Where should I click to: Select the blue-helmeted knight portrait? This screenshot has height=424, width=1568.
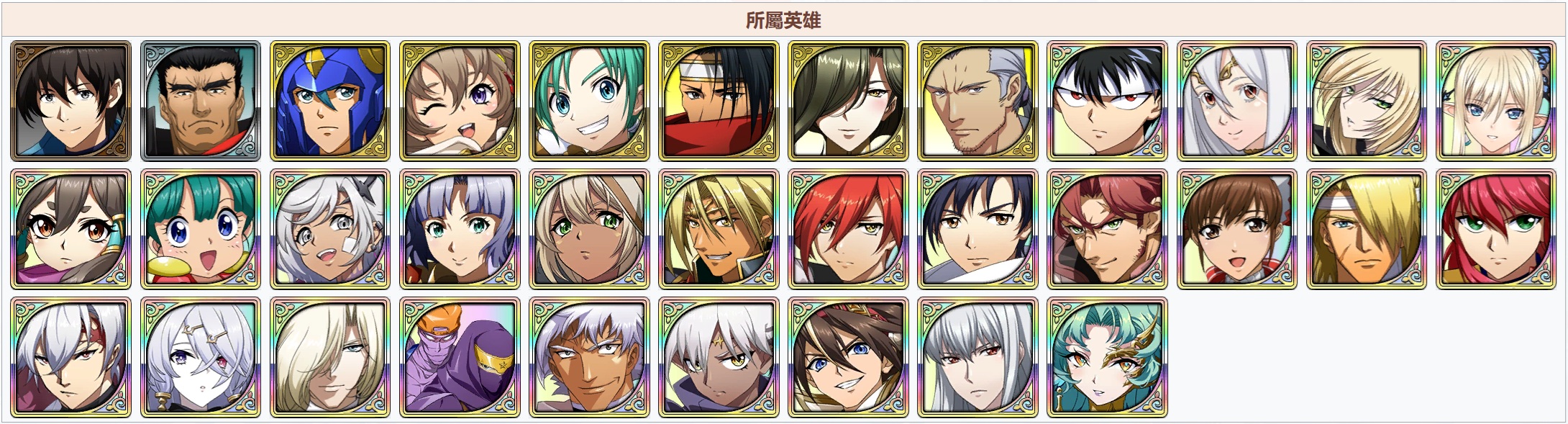330,101
